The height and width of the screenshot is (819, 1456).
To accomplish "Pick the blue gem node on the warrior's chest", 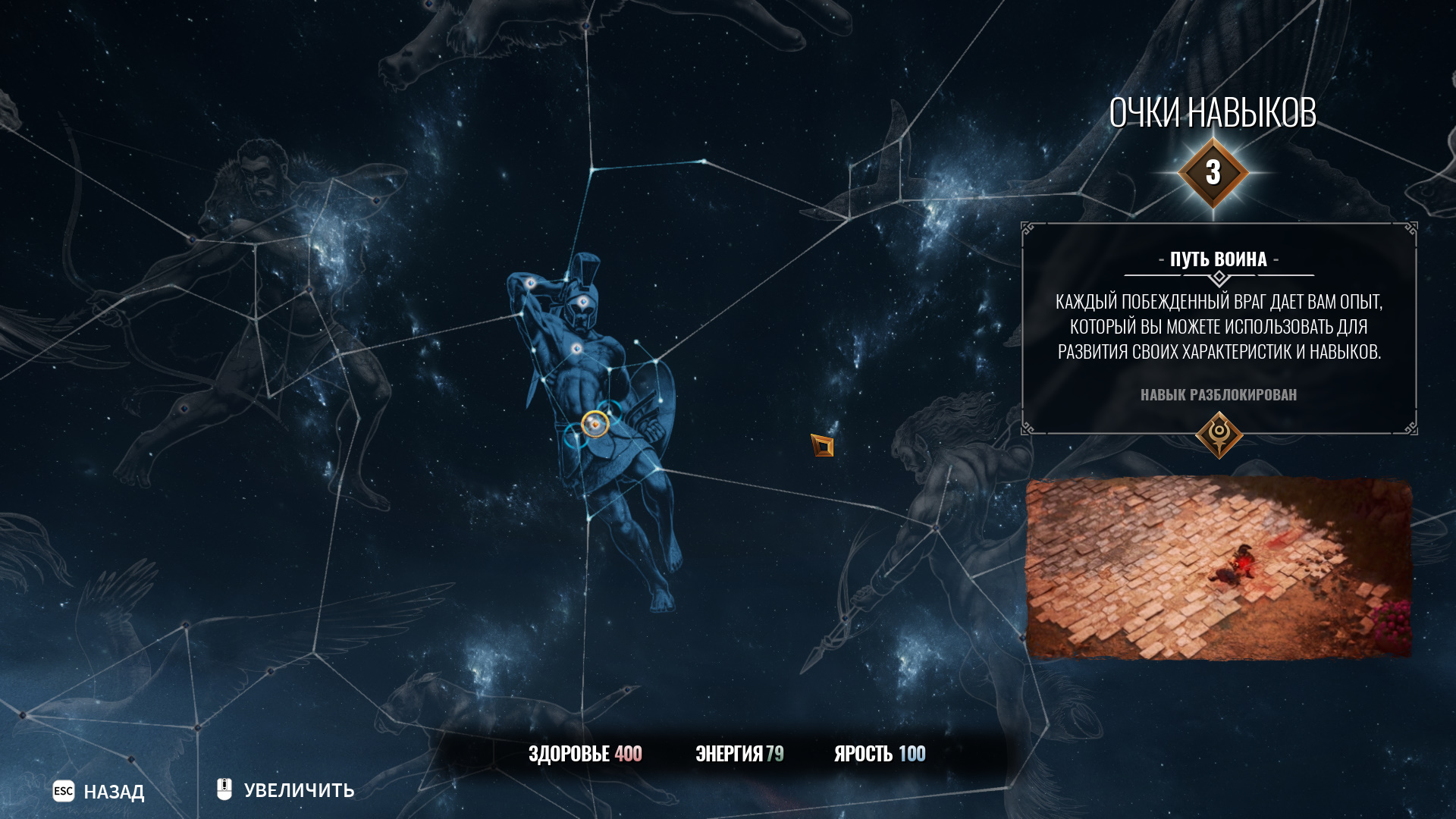I will [x=576, y=349].
